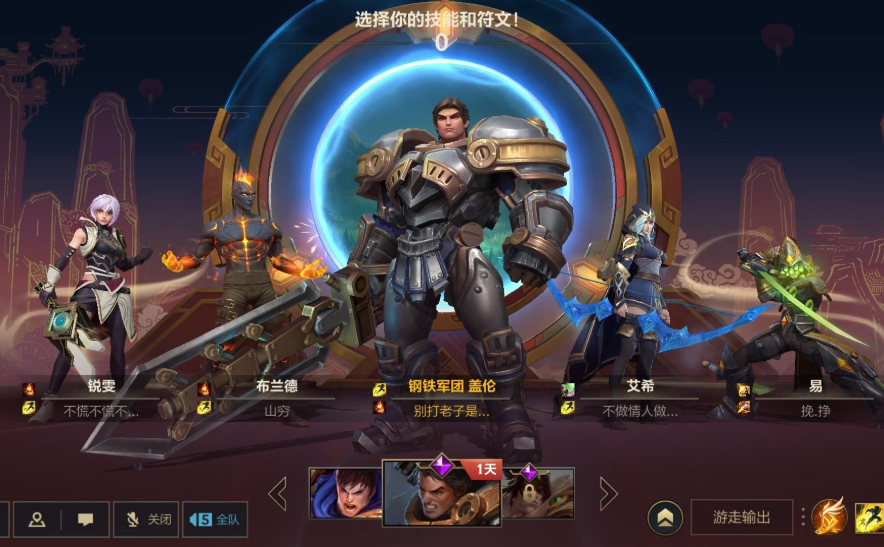Open the chat speech-bubble button

pos(86,520)
